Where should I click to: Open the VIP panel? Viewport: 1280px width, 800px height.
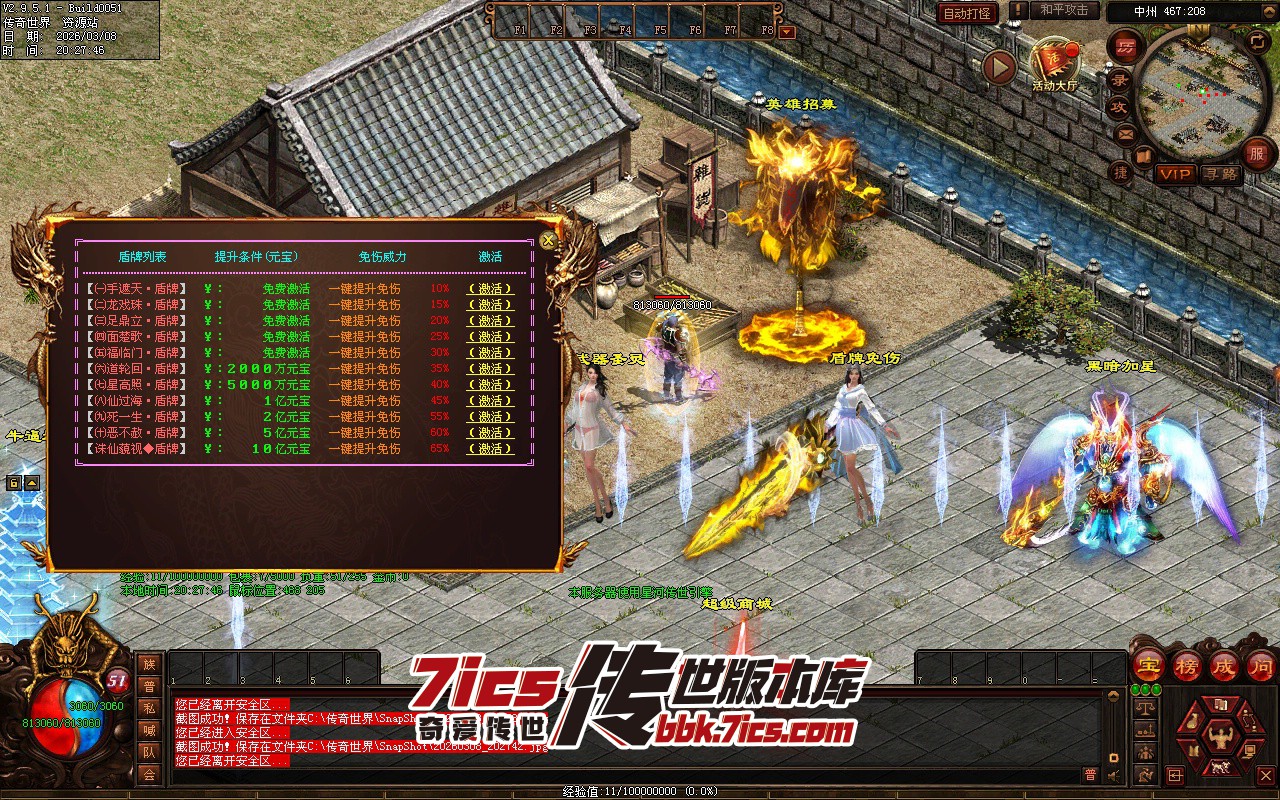1175,174
